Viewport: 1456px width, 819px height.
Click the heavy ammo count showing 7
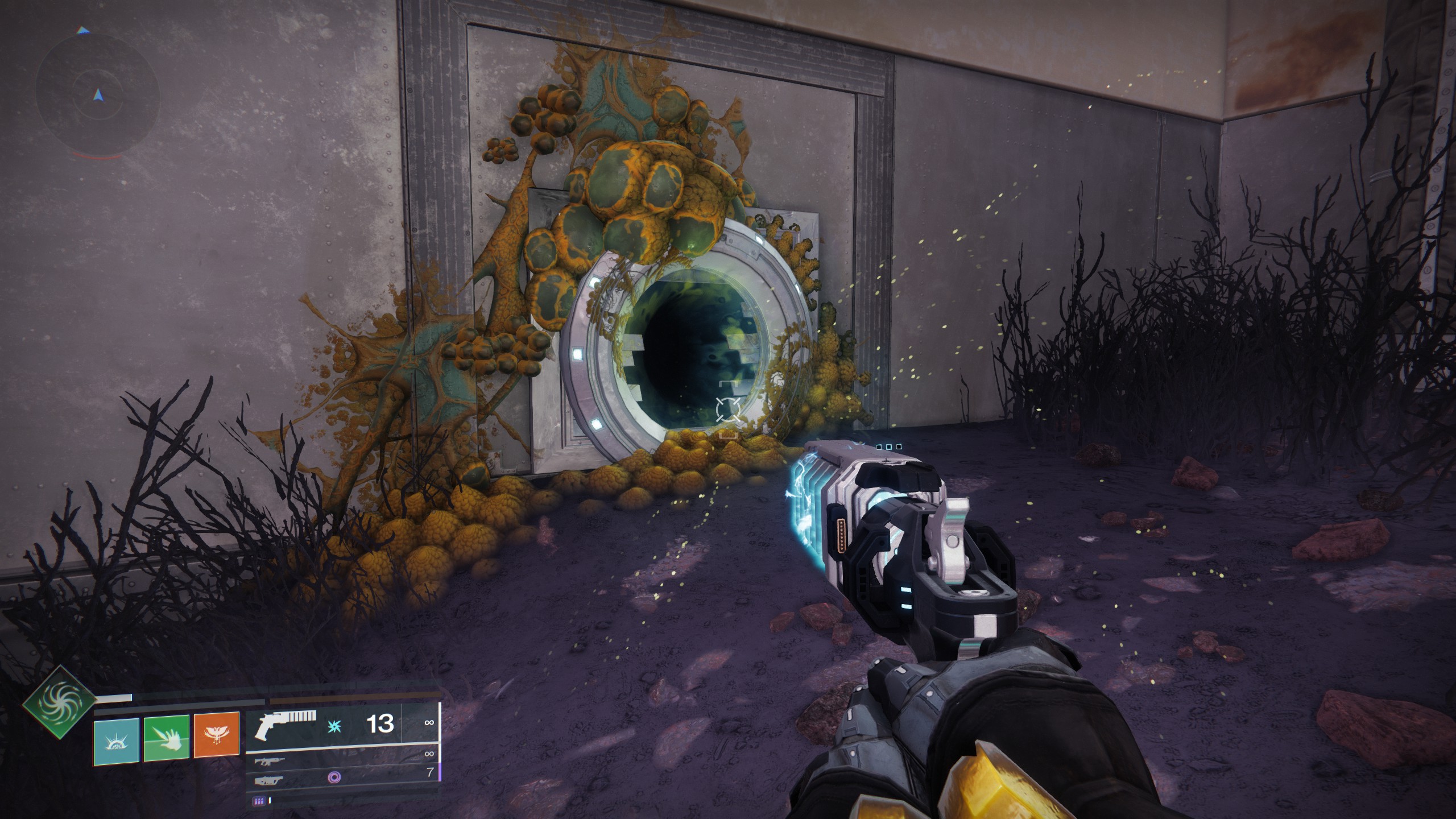(x=431, y=772)
